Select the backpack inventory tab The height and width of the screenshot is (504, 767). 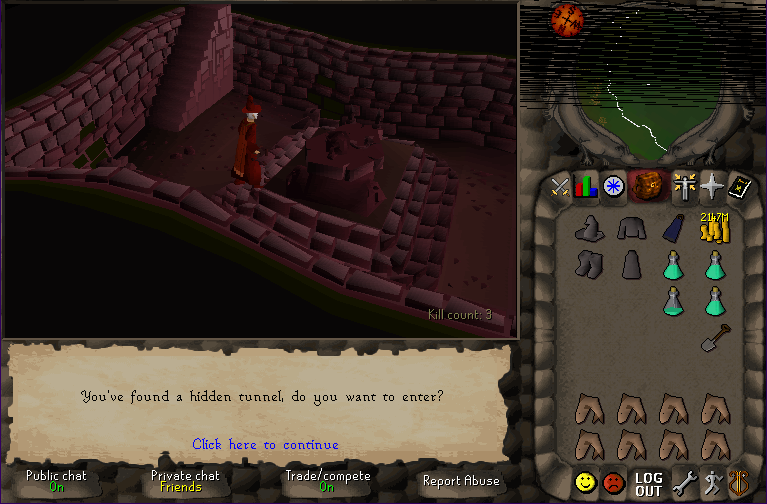click(646, 187)
